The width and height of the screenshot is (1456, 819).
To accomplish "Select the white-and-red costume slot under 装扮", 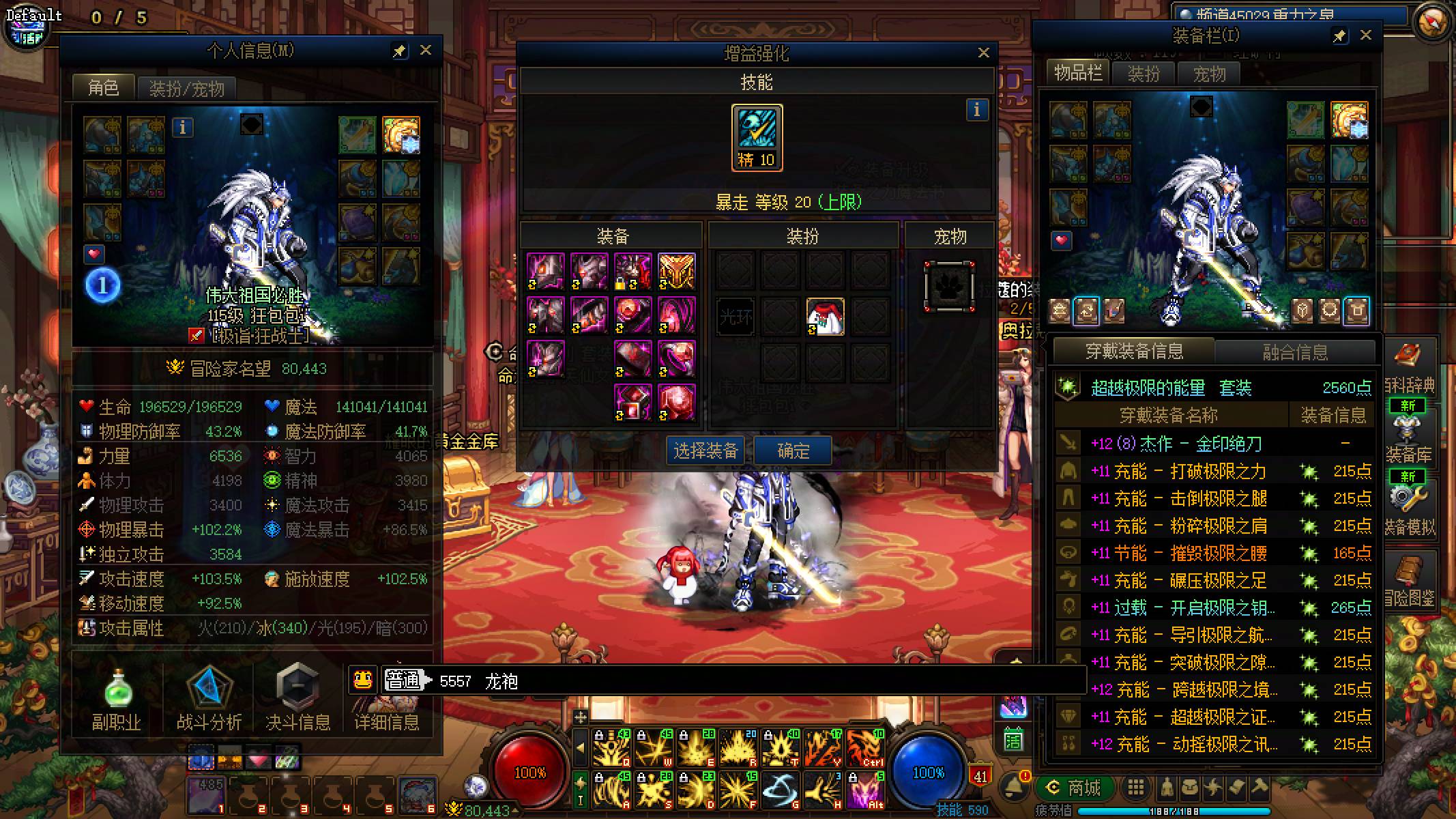I will click(x=825, y=317).
